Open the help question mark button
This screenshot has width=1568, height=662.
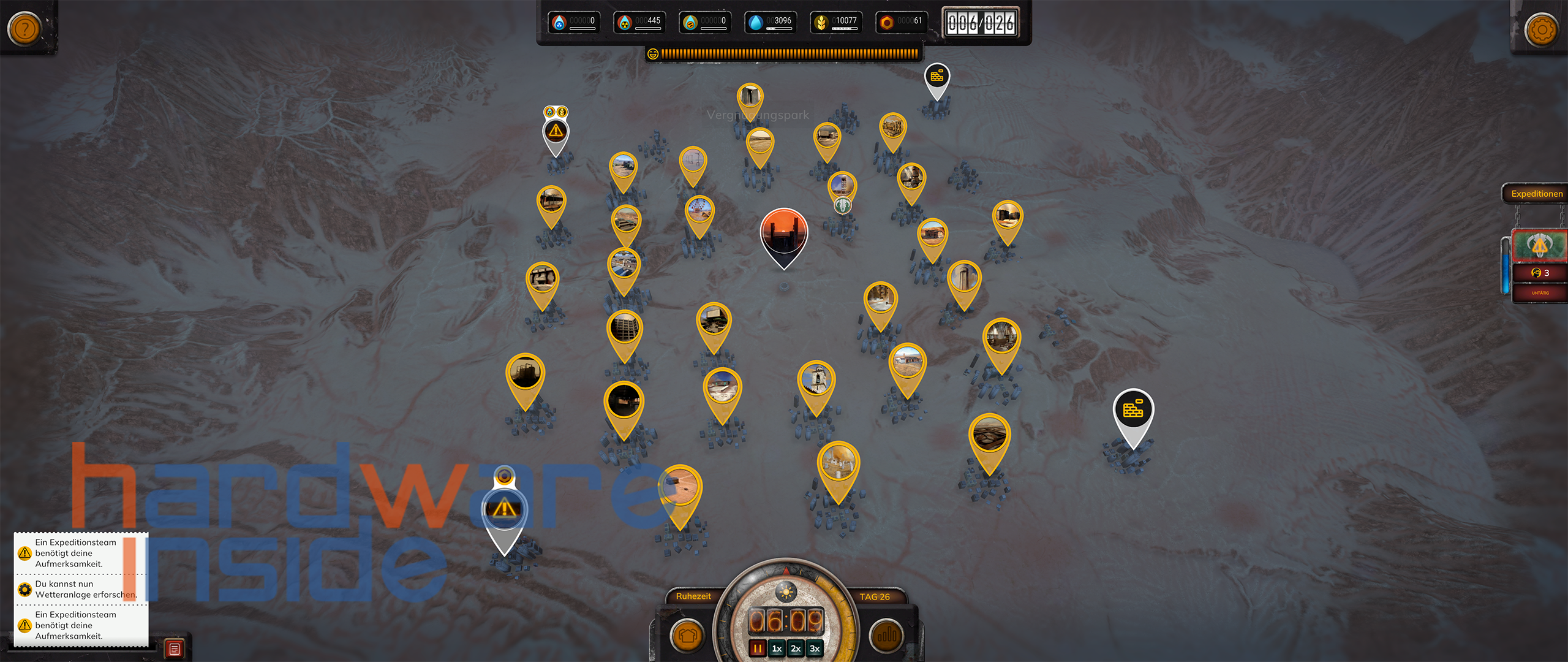(x=25, y=28)
